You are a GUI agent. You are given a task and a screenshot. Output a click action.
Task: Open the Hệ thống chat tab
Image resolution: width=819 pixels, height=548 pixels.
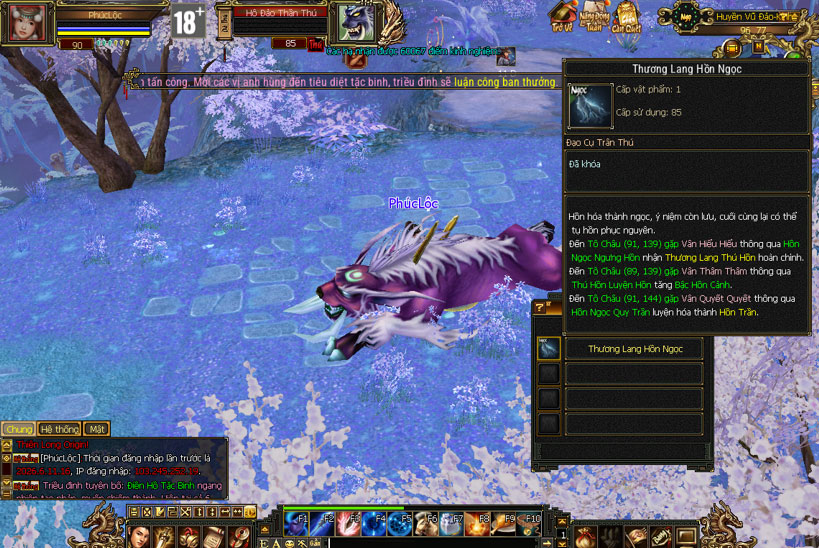[x=60, y=429]
